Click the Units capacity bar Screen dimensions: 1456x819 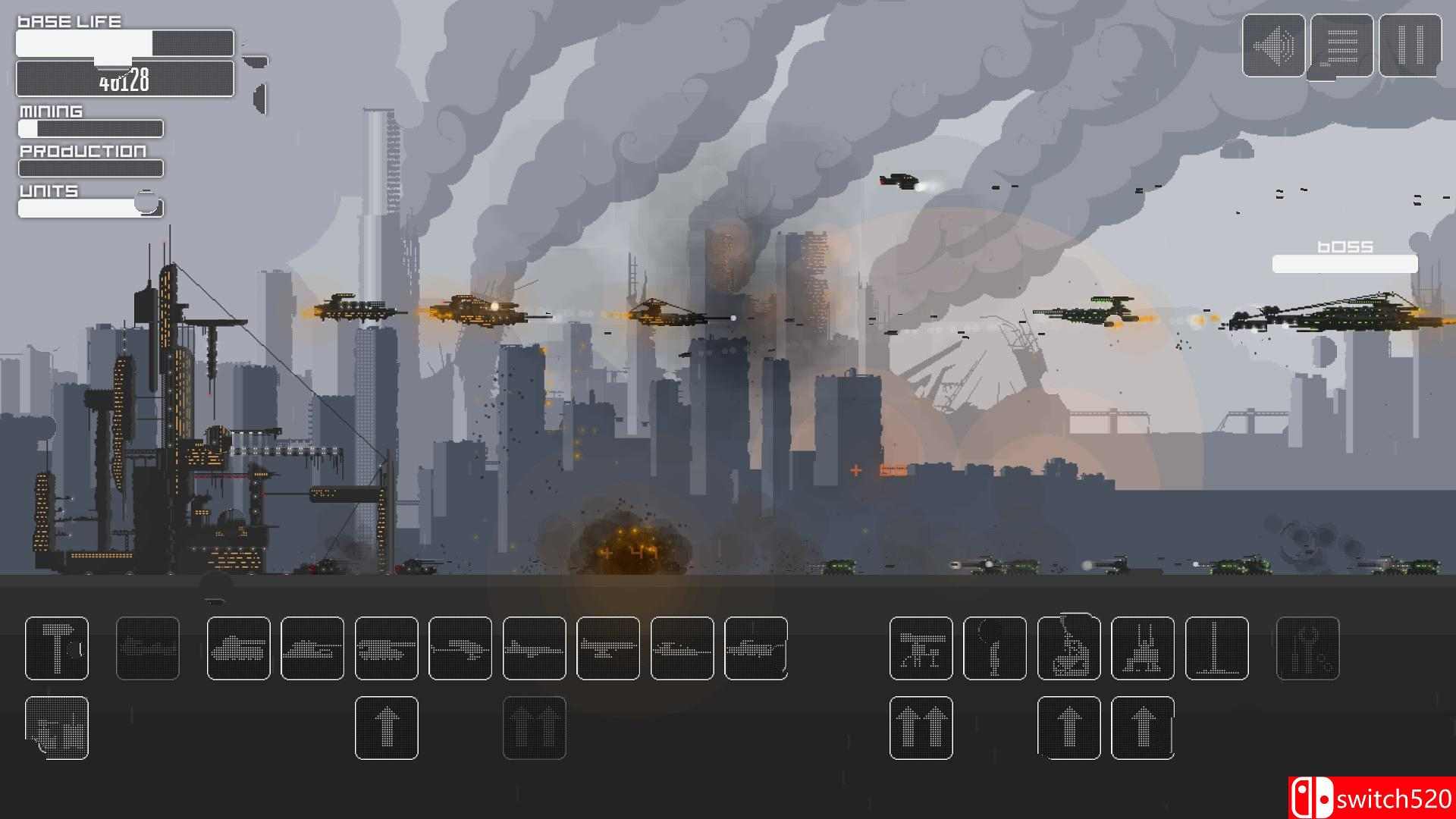[x=89, y=206]
